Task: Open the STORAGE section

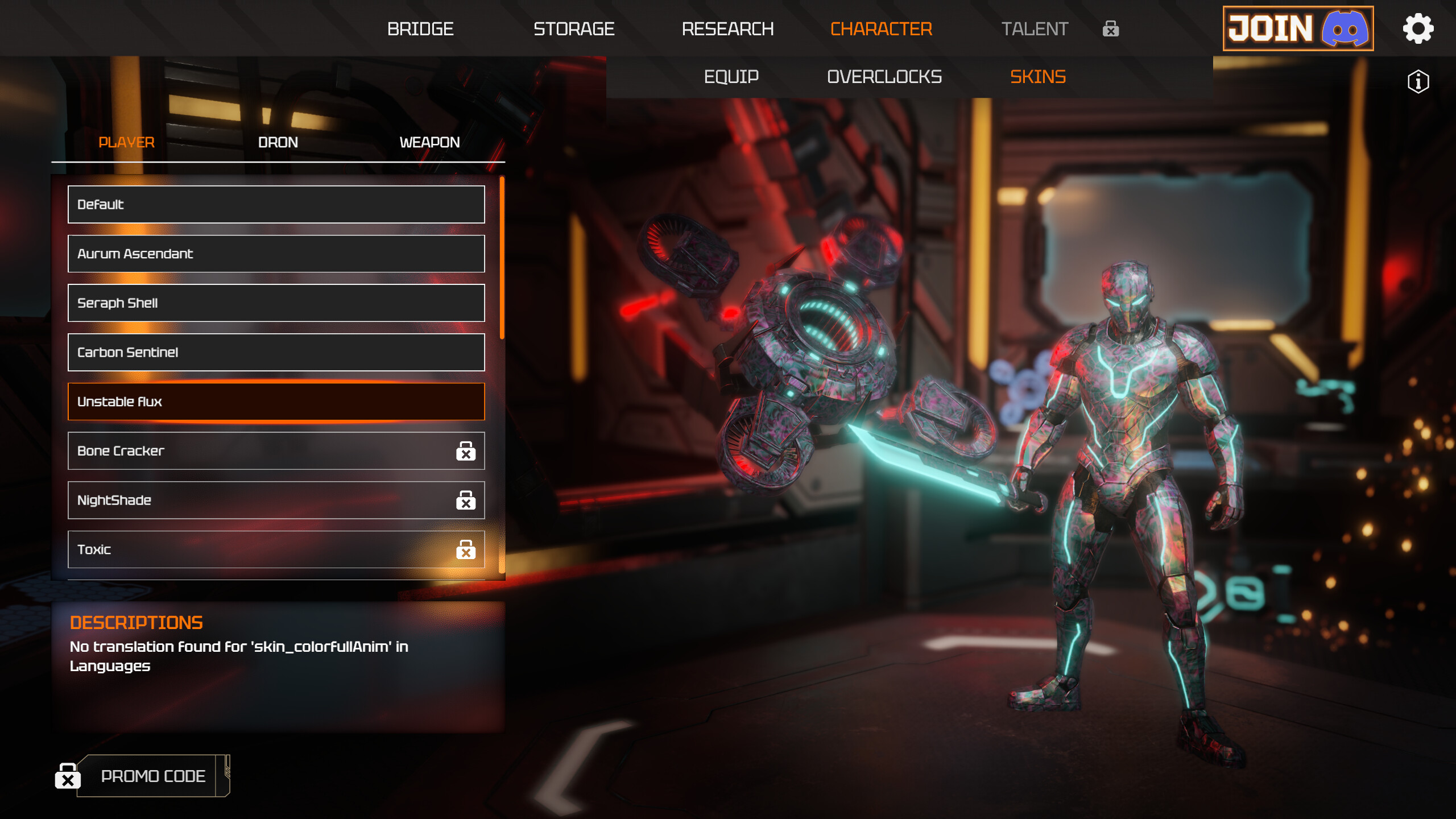Action: [573, 29]
